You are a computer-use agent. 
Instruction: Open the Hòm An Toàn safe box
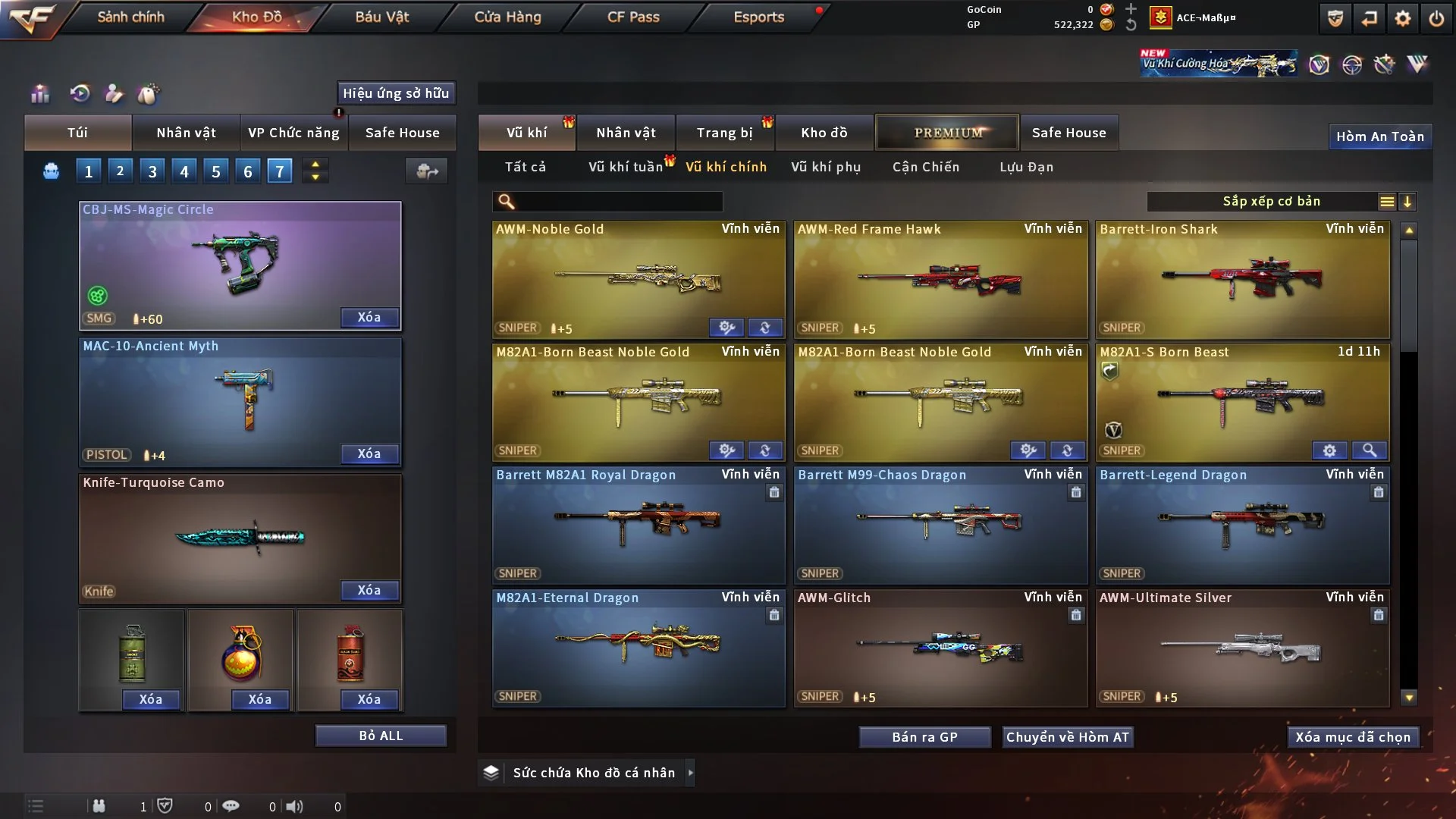pyautogui.click(x=1379, y=136)
